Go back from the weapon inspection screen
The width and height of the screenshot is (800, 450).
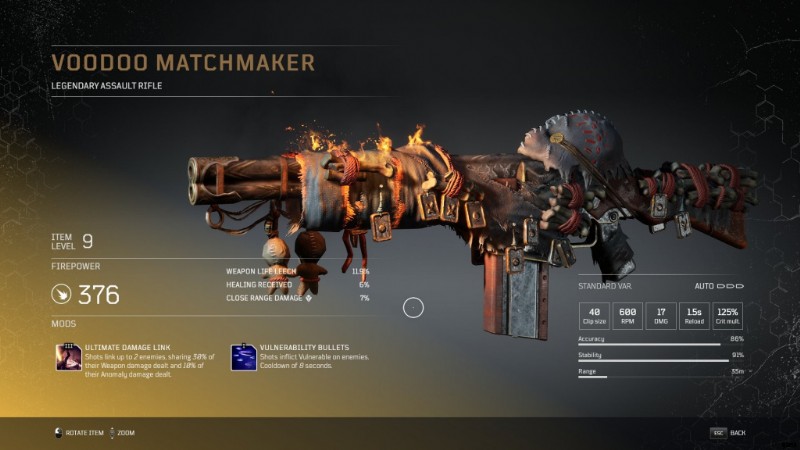pos(729,432)
